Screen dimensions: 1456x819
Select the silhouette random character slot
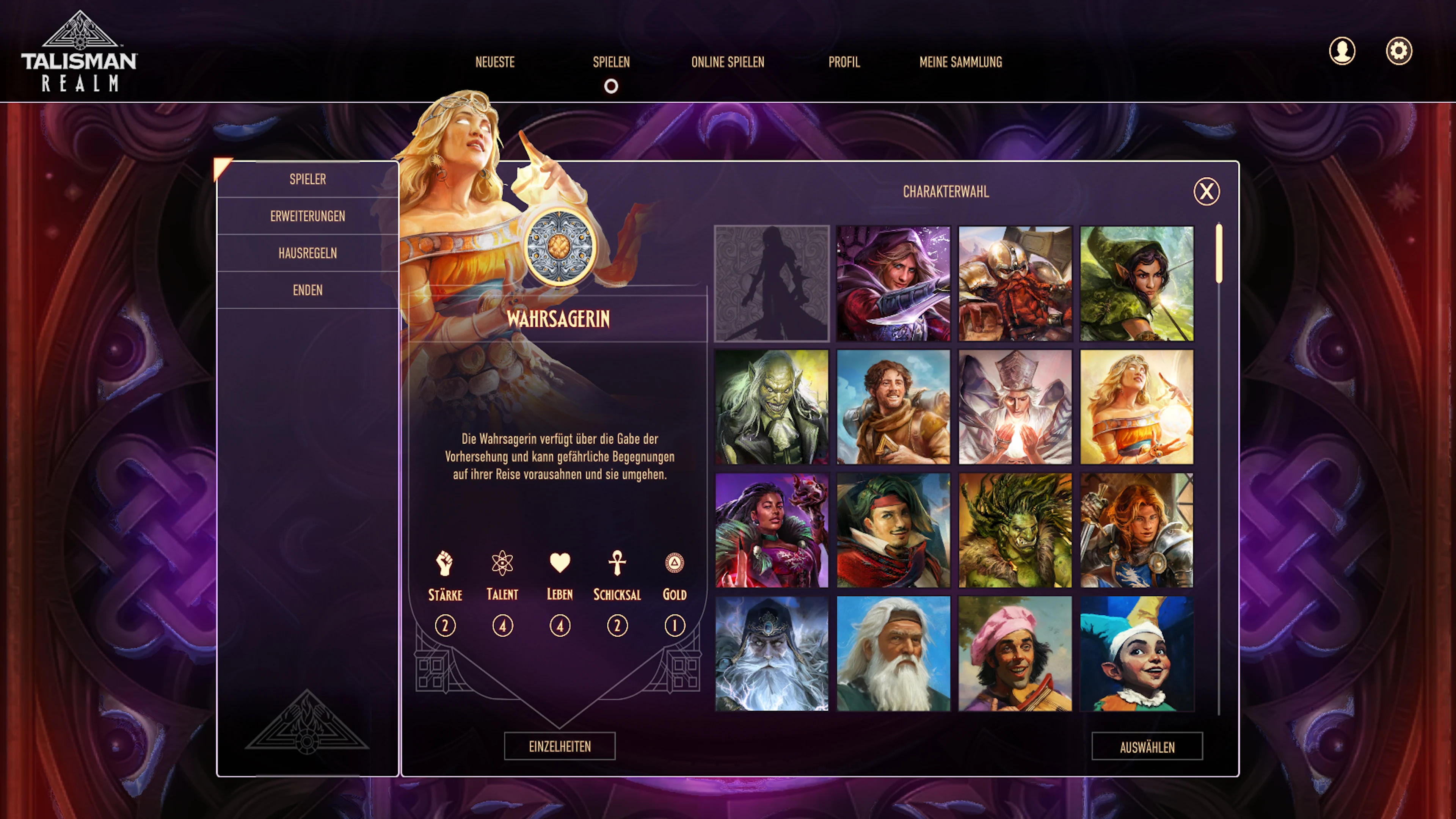pyautogui.click(x=772, y=284)
